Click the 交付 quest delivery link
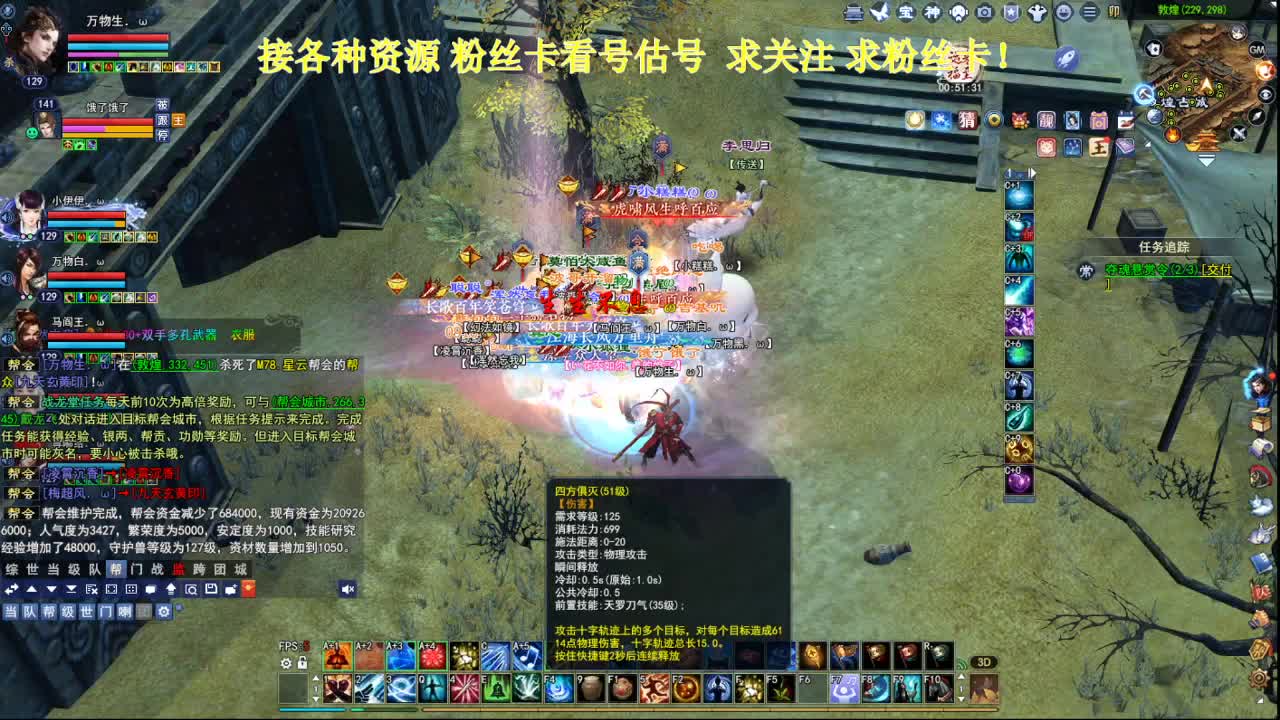1280x720 pixels. (1218, 270)
